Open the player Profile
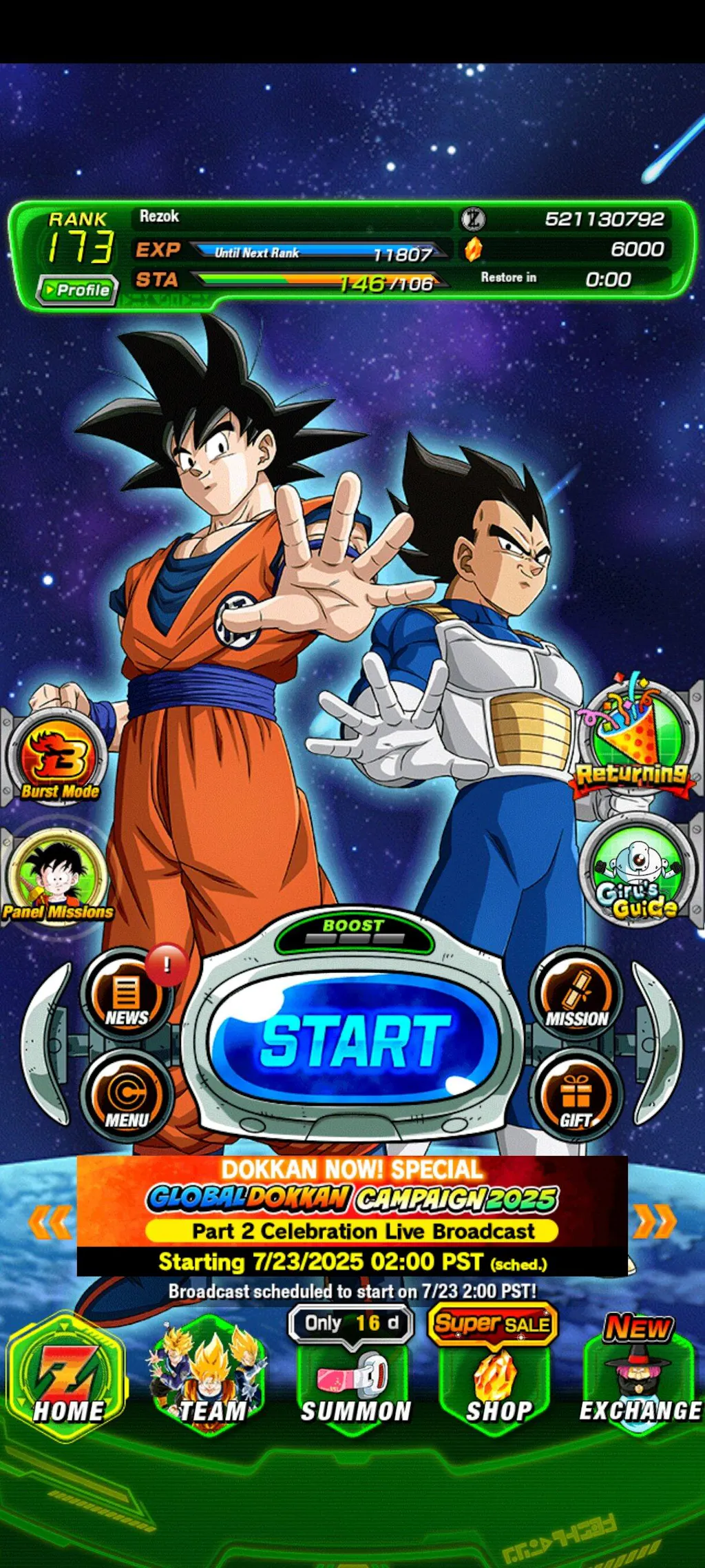The width and height of the screenshot is (705, 1568). pos(77,290)
